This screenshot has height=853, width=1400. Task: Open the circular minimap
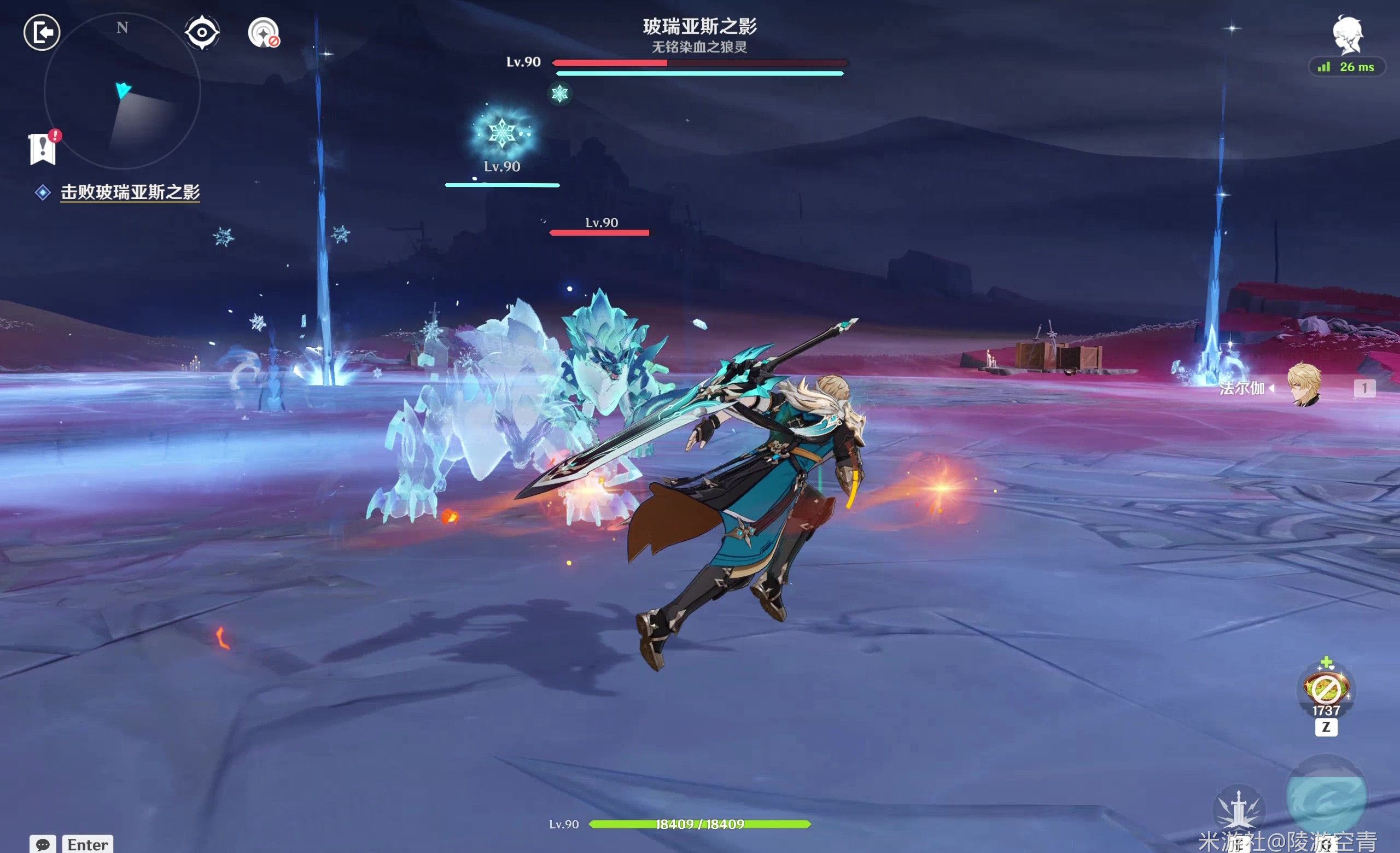(x=122, y=91)
